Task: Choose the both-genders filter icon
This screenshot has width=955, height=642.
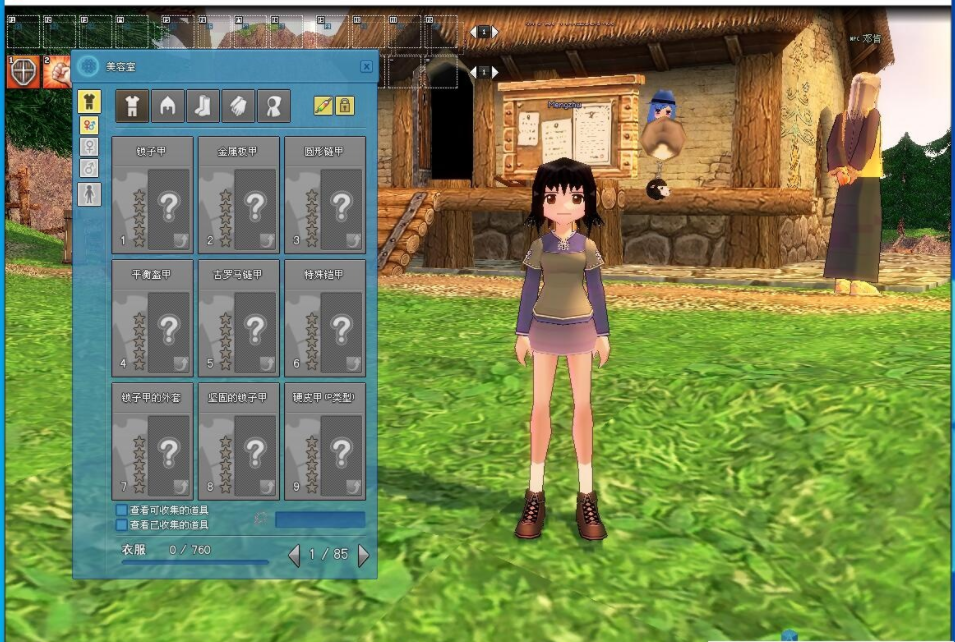Action: 89,125
